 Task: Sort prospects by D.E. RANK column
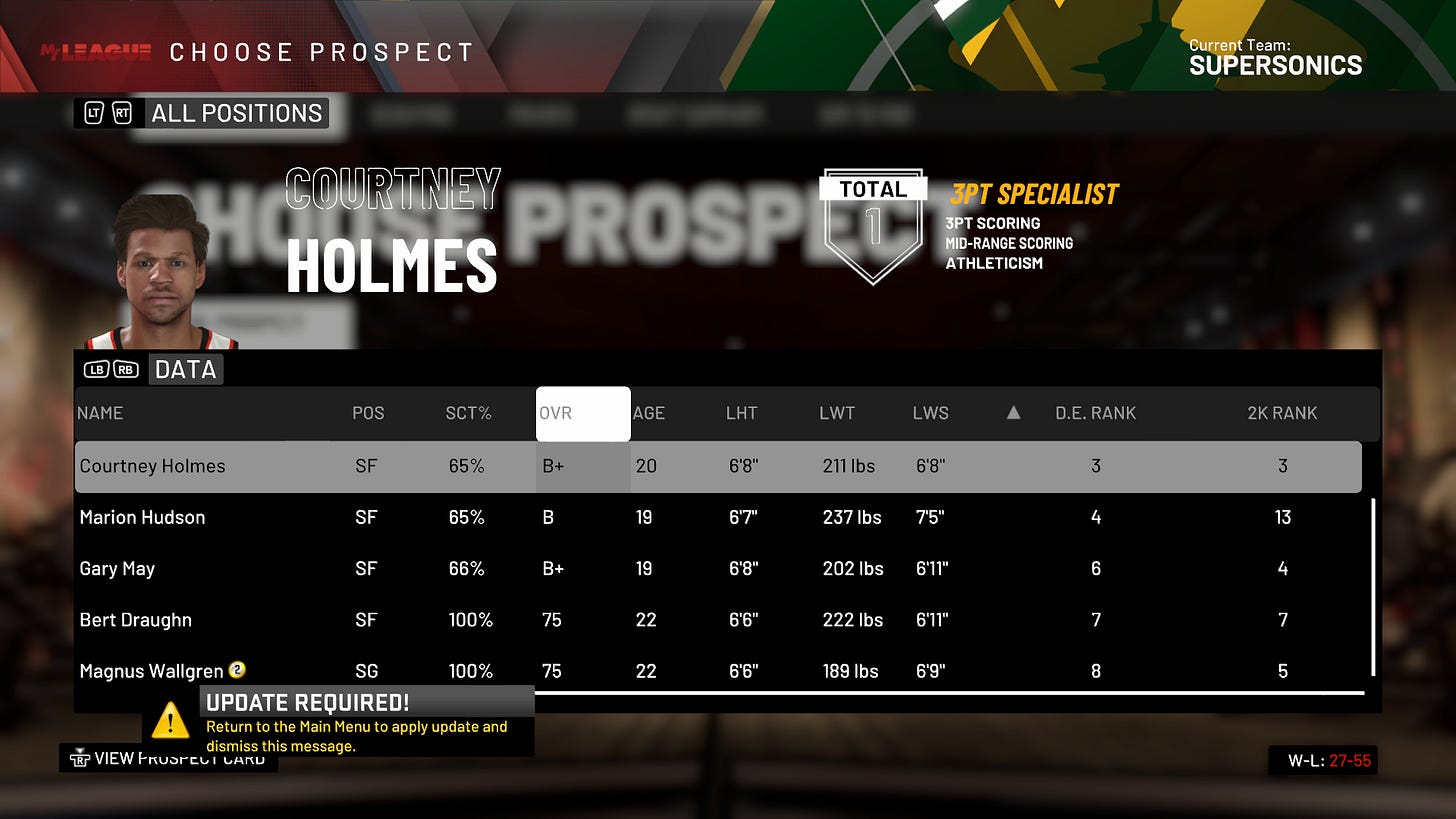click(1096, 413)
